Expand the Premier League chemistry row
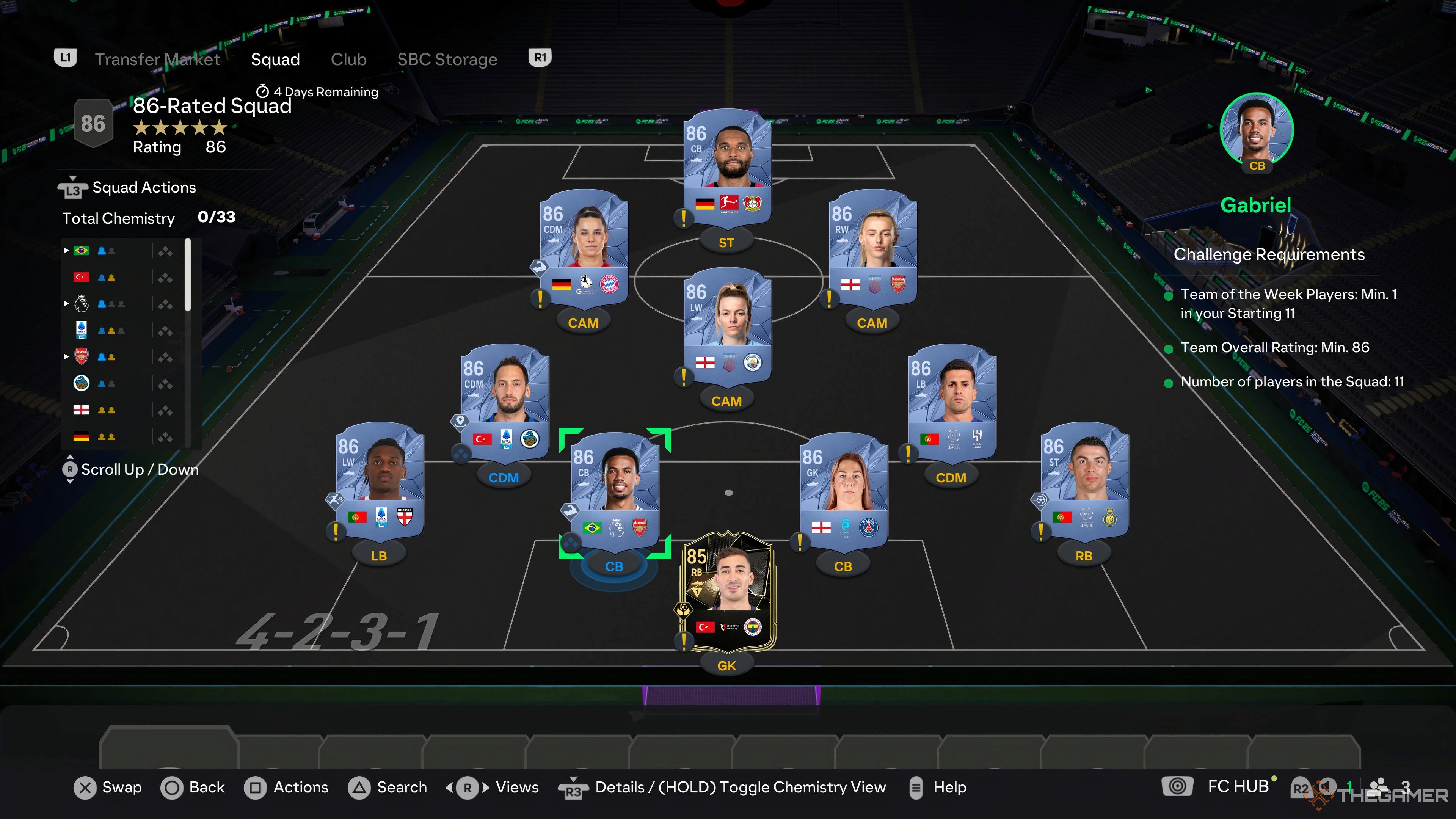This screenshot has width=1456, height=819. (x=67, y=303)
